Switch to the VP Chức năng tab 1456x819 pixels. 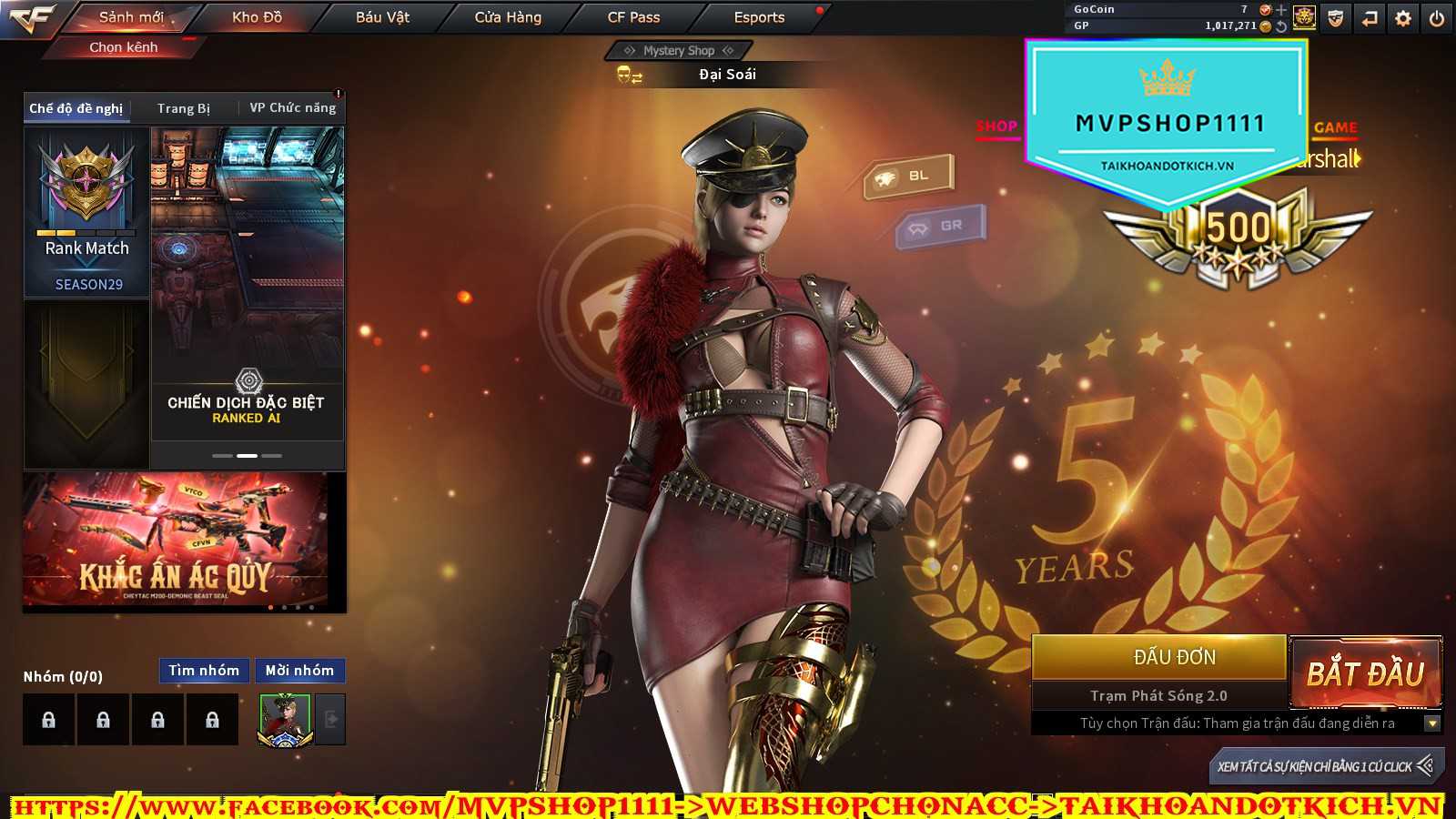[292, 108]
